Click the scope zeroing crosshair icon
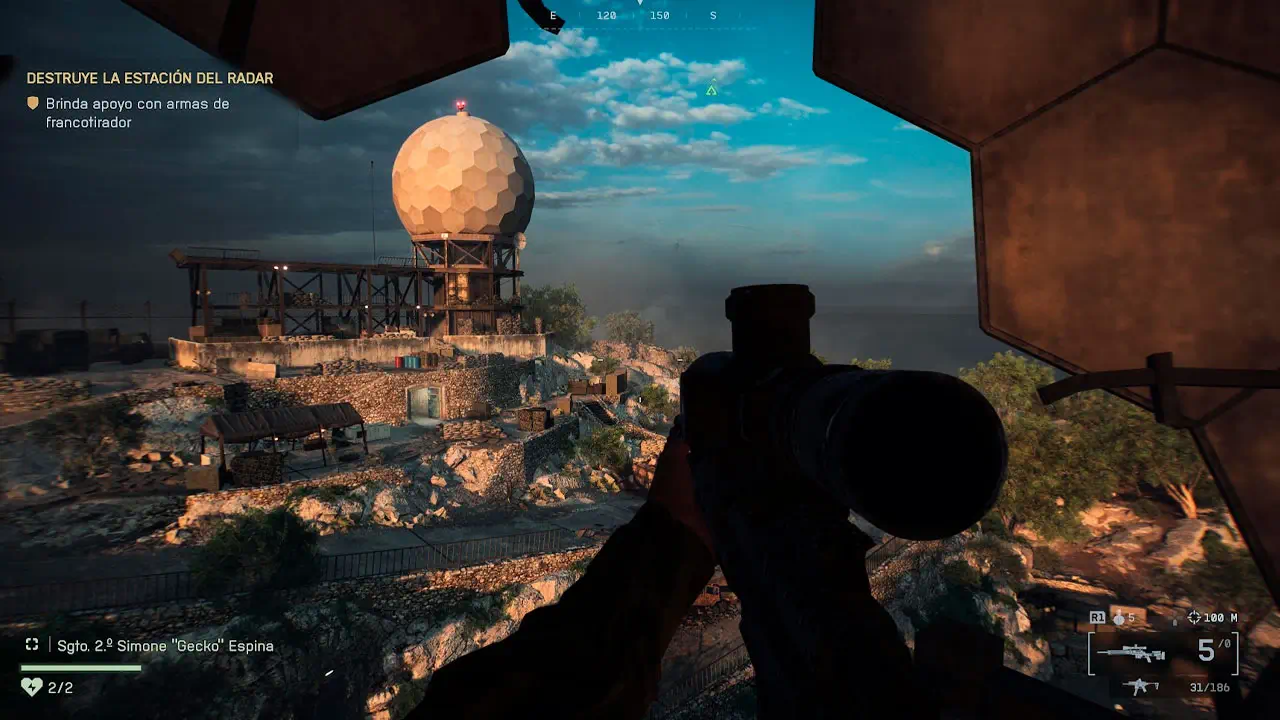This screenshot has height=720, width=1280. coord(1194,618)
